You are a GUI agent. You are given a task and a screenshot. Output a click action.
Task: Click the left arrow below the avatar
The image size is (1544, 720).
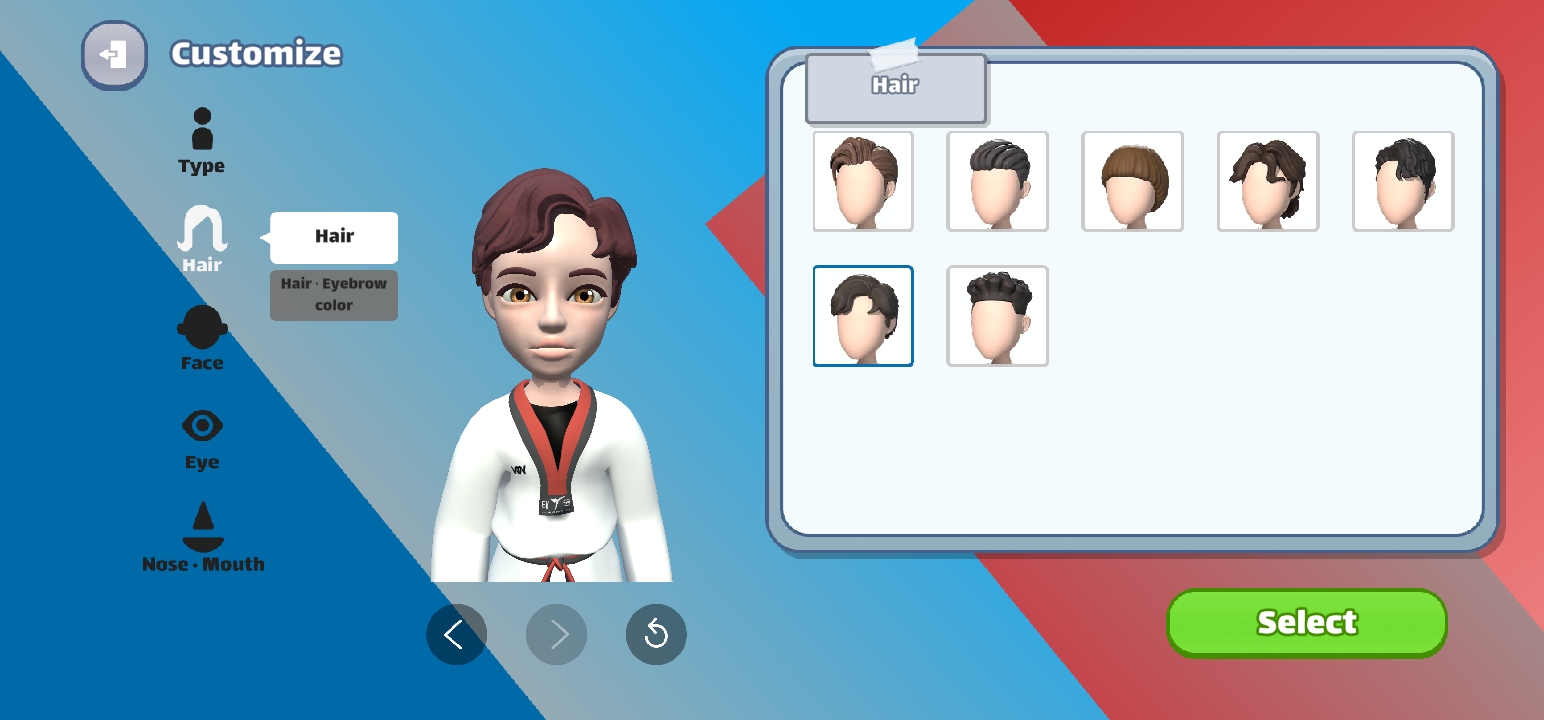click(x=456, y=634)
